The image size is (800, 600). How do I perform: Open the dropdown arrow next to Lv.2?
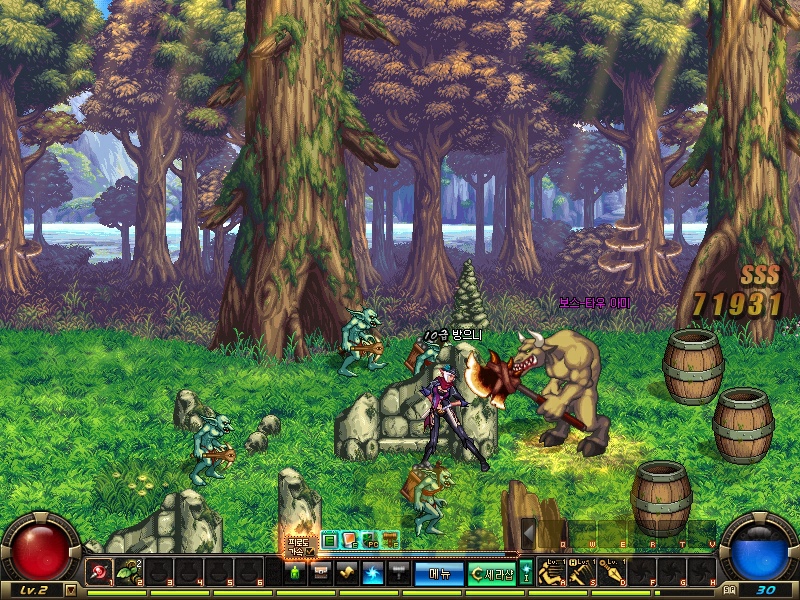coord(70,590)
